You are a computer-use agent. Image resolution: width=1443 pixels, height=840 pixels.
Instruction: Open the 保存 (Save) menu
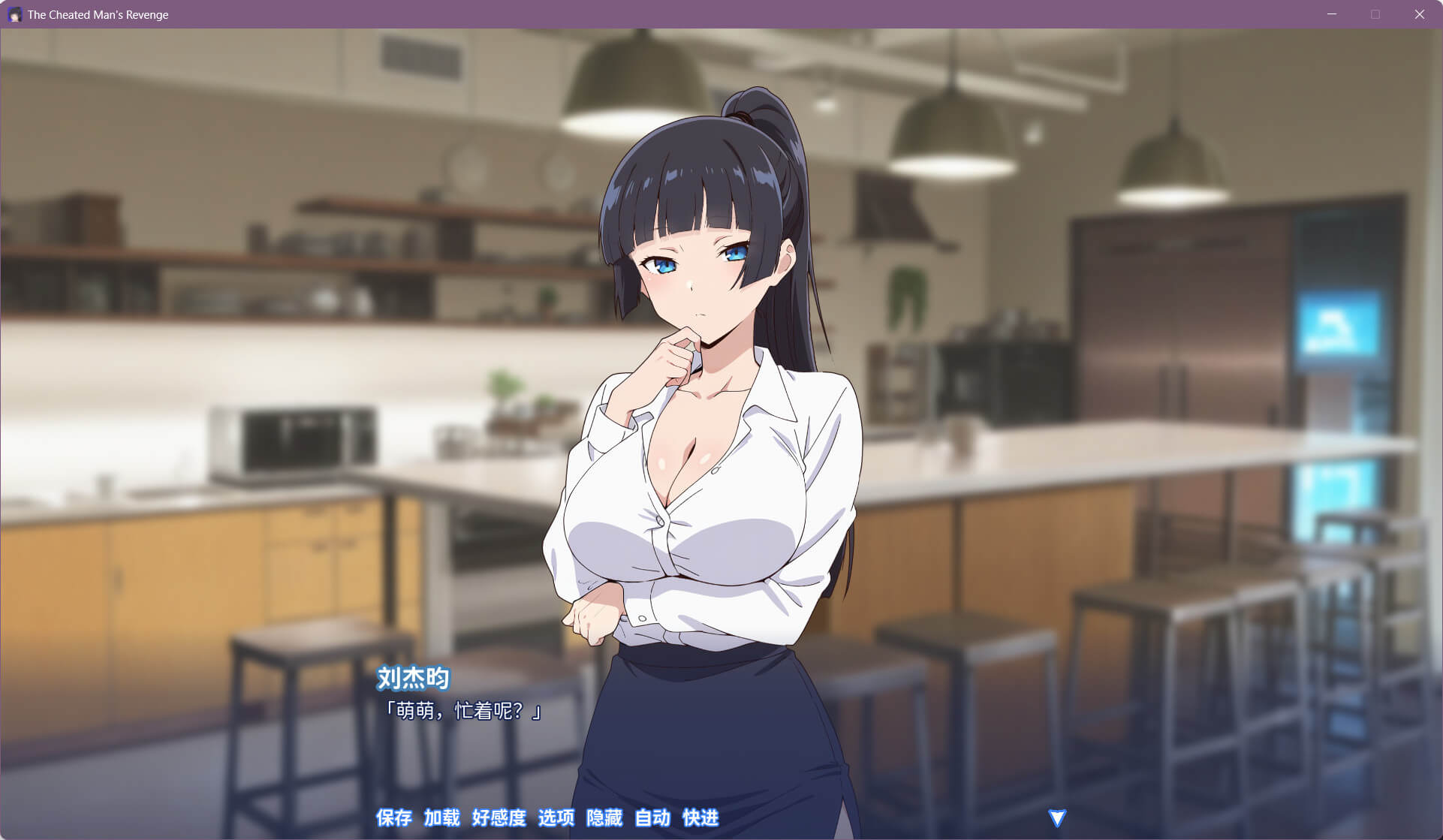click(394, 817)
